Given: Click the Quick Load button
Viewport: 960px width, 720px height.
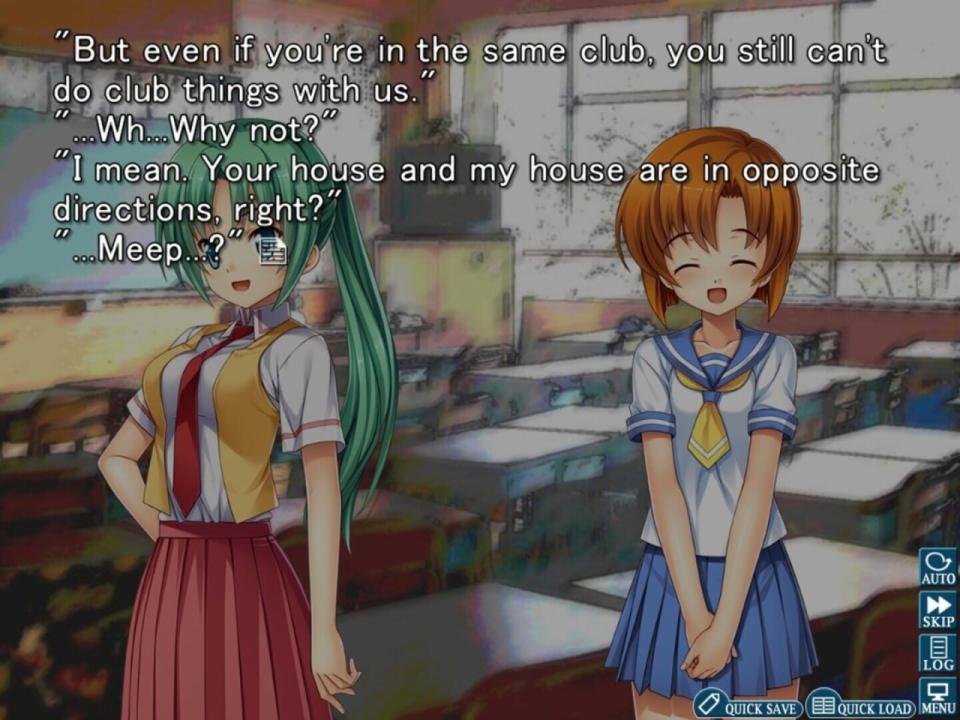Looking at the screenshot, I should click(x=860, y=705).
